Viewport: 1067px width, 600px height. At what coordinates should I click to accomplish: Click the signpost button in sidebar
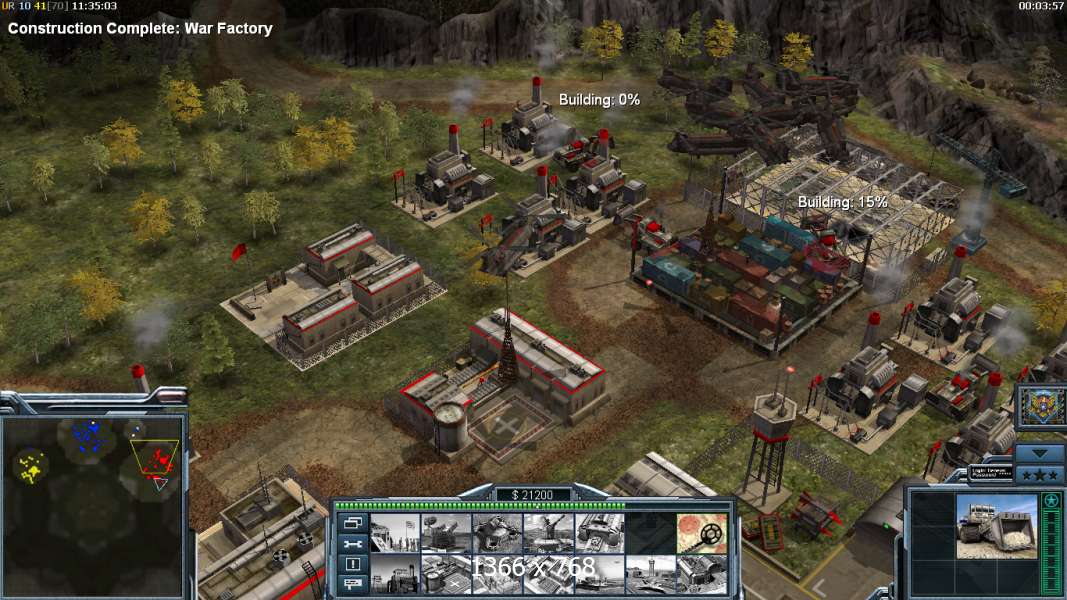pos(353,583)
